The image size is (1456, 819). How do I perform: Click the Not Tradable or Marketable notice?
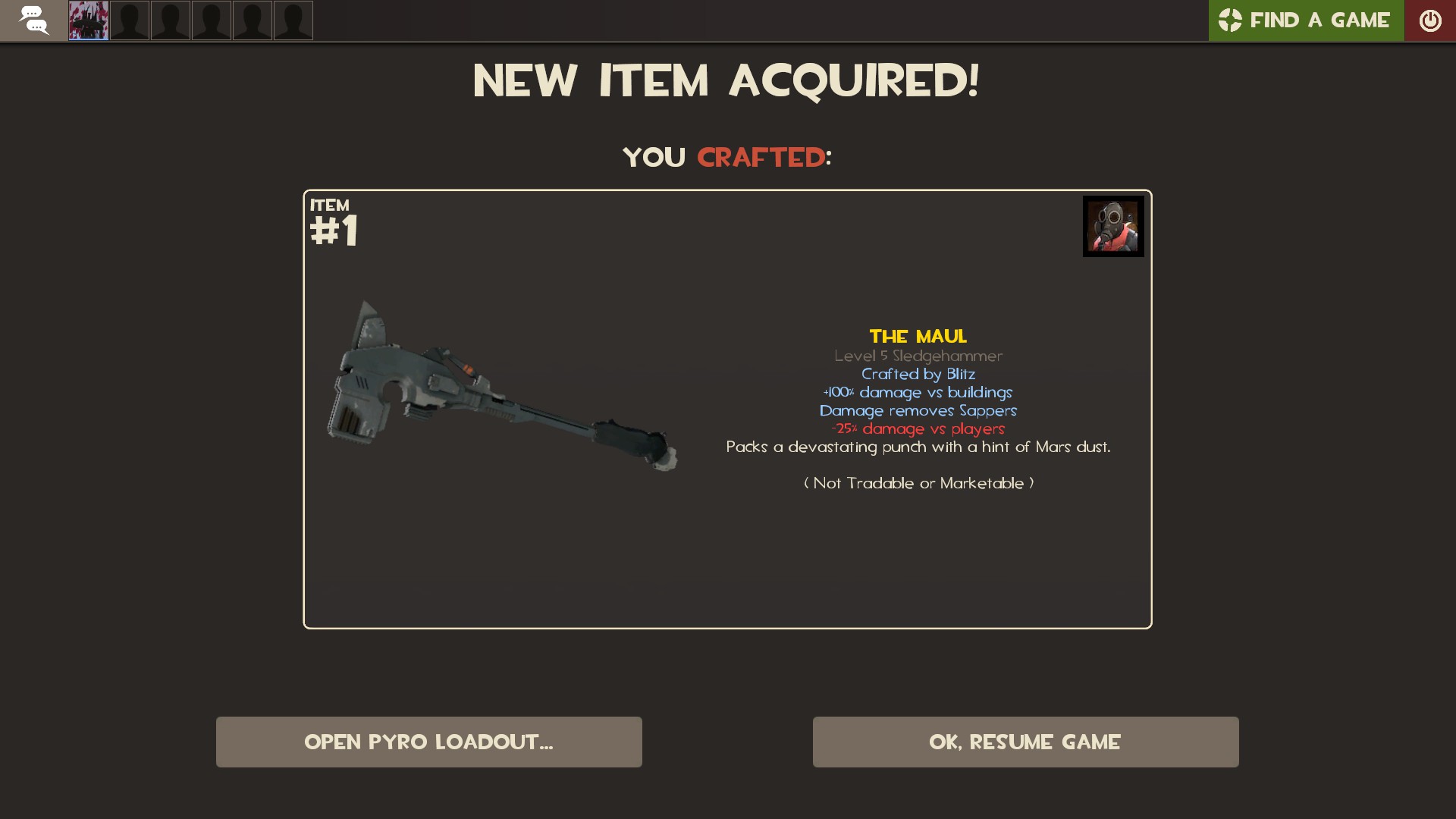coord(918,483)
